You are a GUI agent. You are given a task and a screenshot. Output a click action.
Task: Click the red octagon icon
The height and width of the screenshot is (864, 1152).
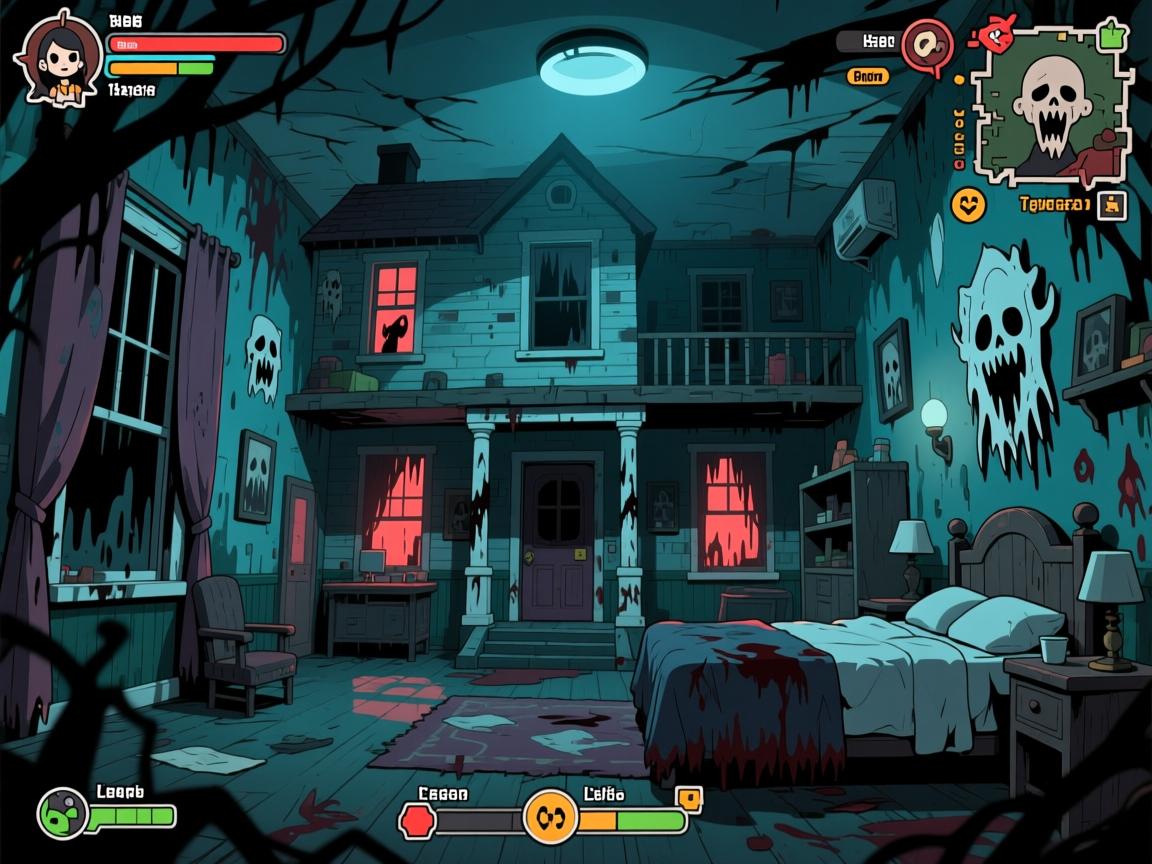(415, 821)
